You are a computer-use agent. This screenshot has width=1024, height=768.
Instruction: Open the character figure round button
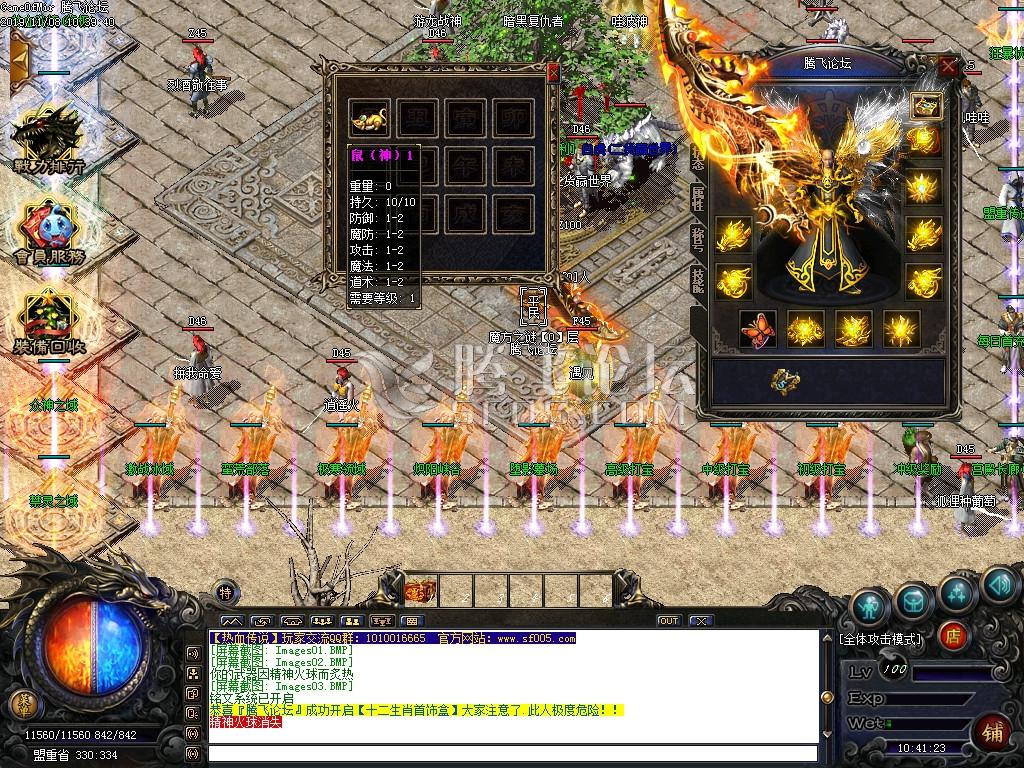(x=869, y=605)
